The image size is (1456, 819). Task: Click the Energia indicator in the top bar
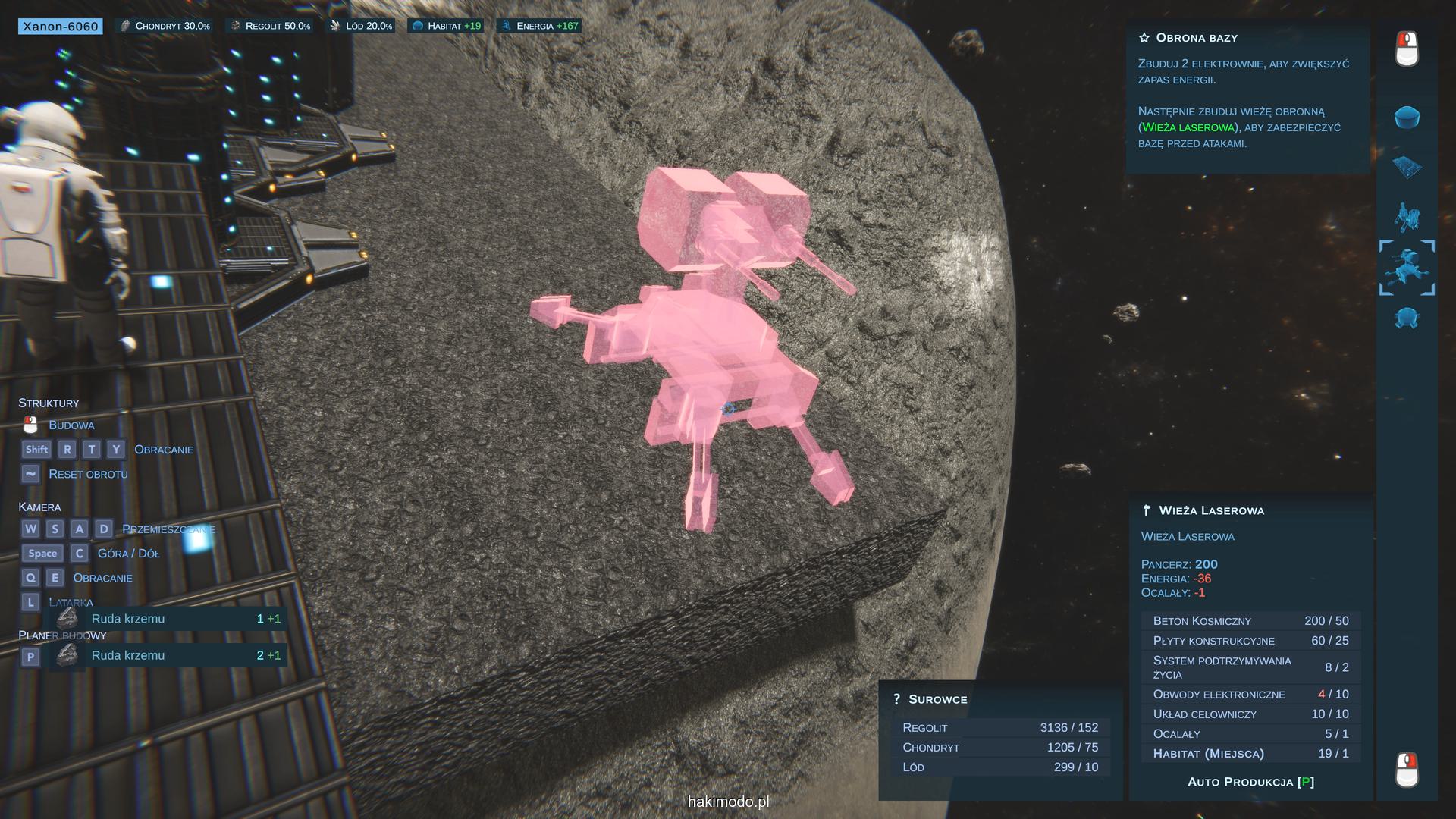pyautogui.click(x=539, y=26)
